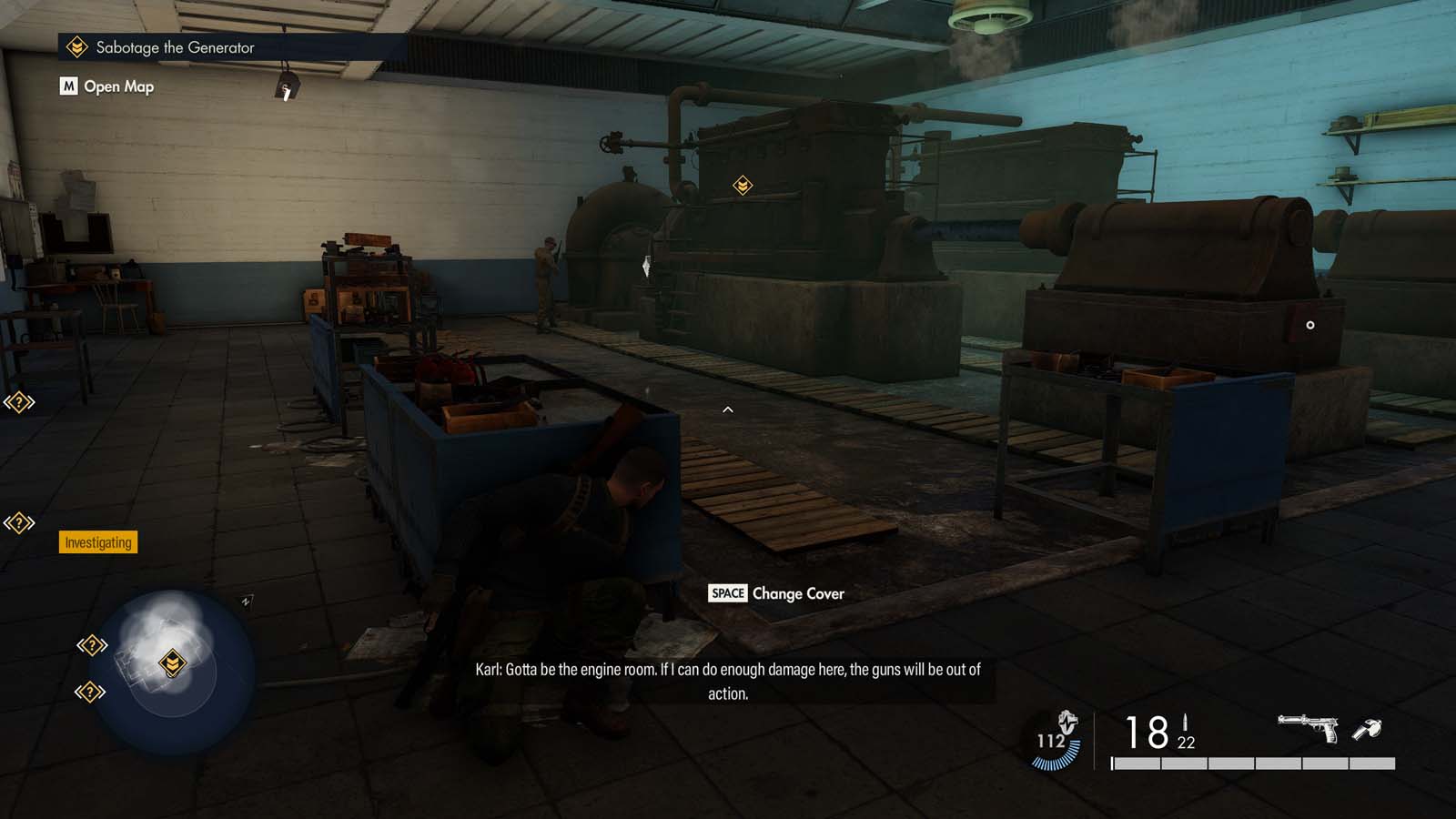The image size is (1456, 819).
Task: Click the lower question mark marker beside the minimap
Action: [88, 691]
